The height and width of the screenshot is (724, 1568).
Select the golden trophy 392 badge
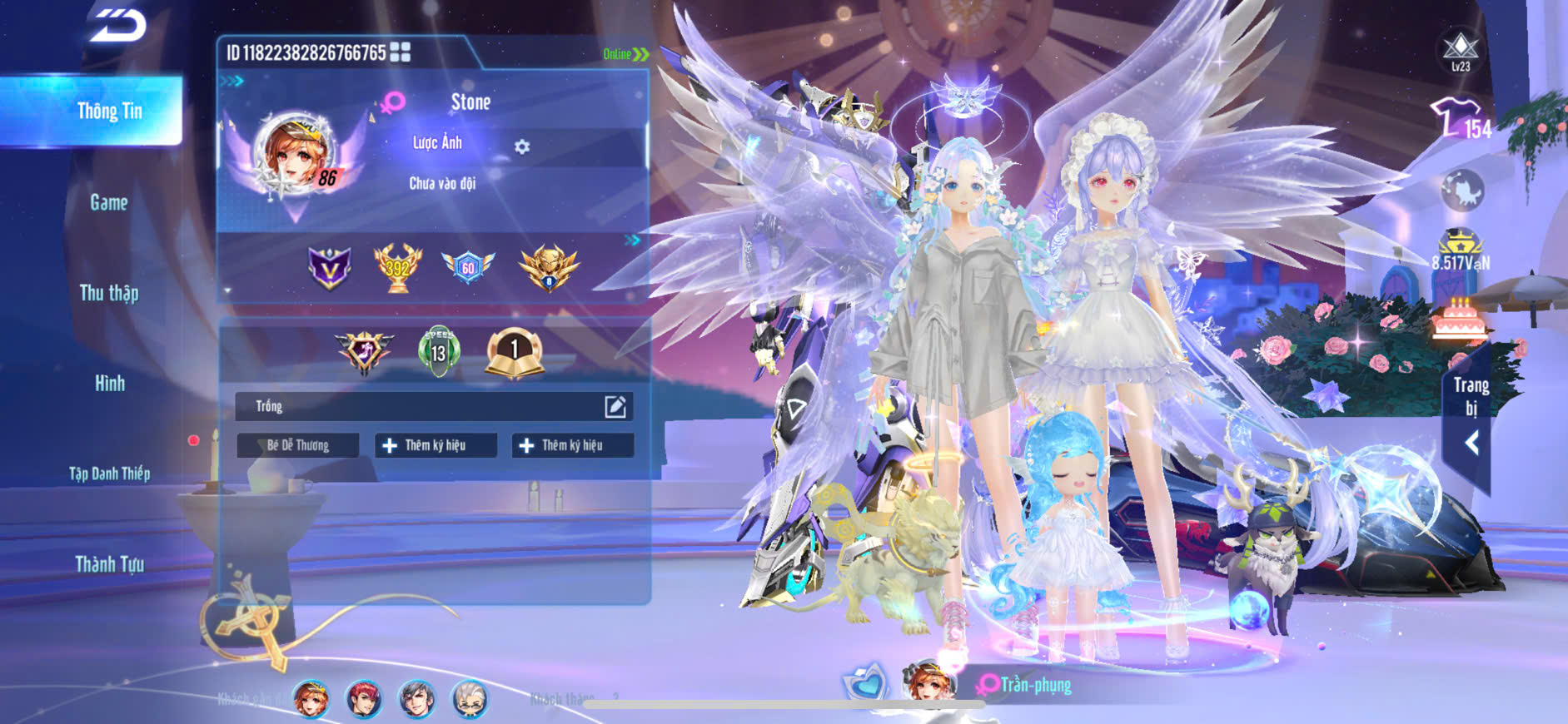[397, 267]
